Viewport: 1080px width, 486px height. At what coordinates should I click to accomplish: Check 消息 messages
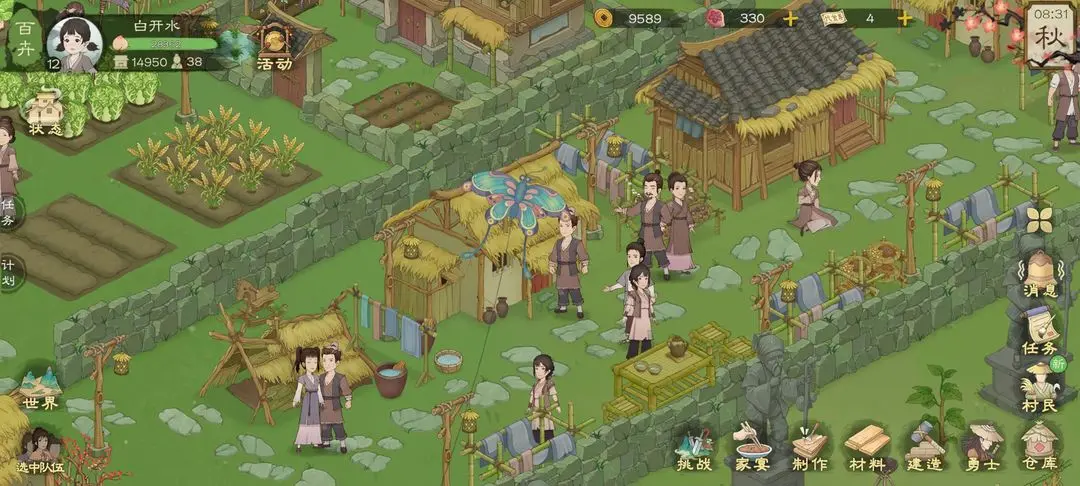coord(1040,273)
